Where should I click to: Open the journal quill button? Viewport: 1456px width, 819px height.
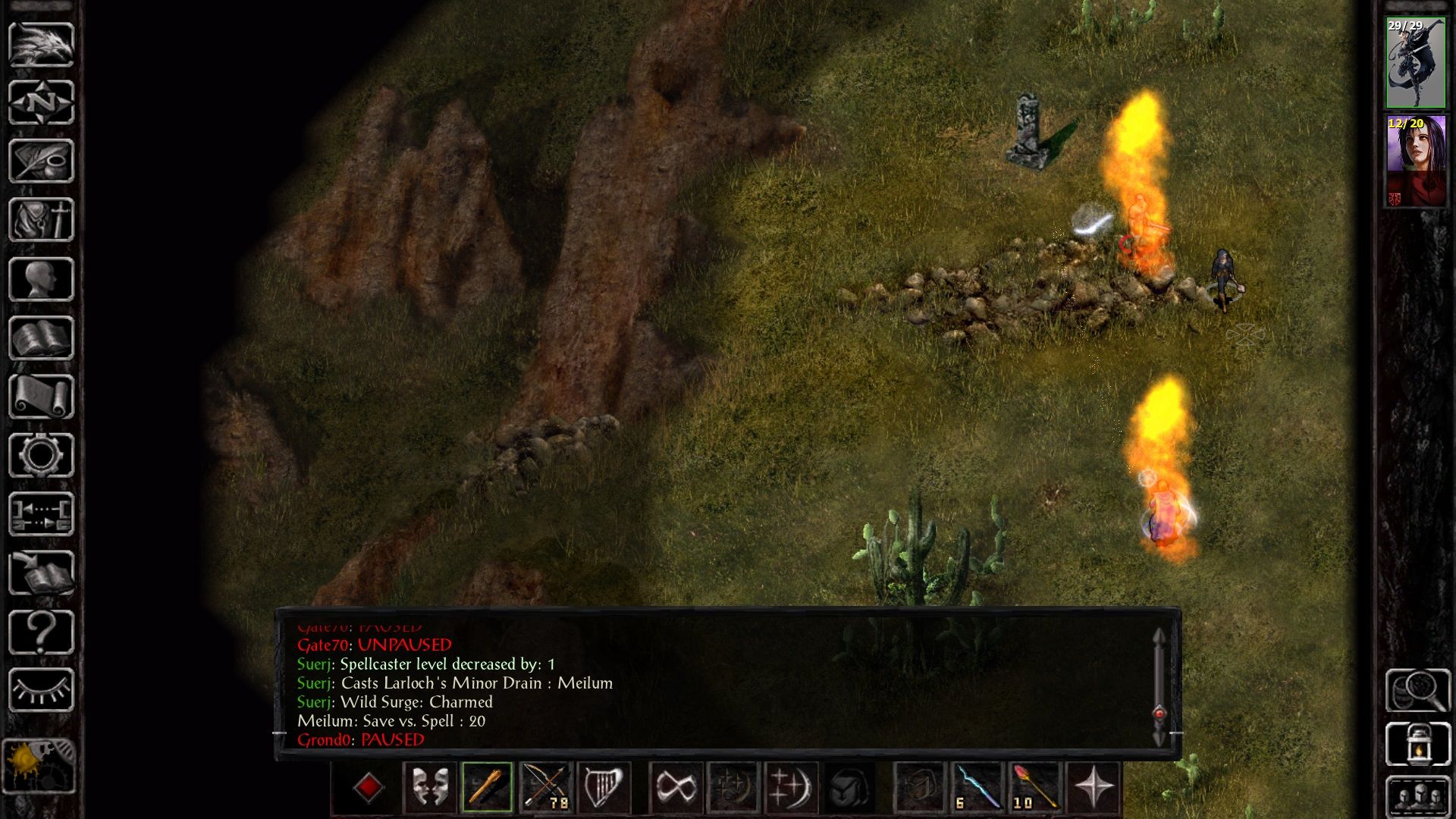tap(41, 161)
